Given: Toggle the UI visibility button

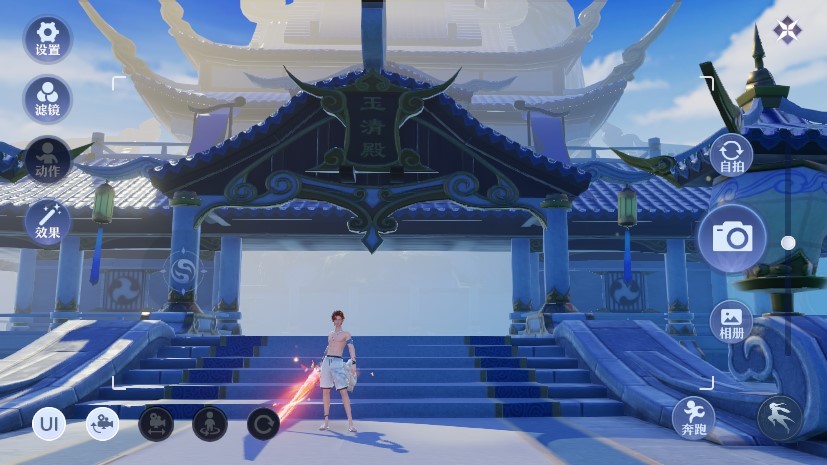Looking at the screenshot, I should click(49, 424).
